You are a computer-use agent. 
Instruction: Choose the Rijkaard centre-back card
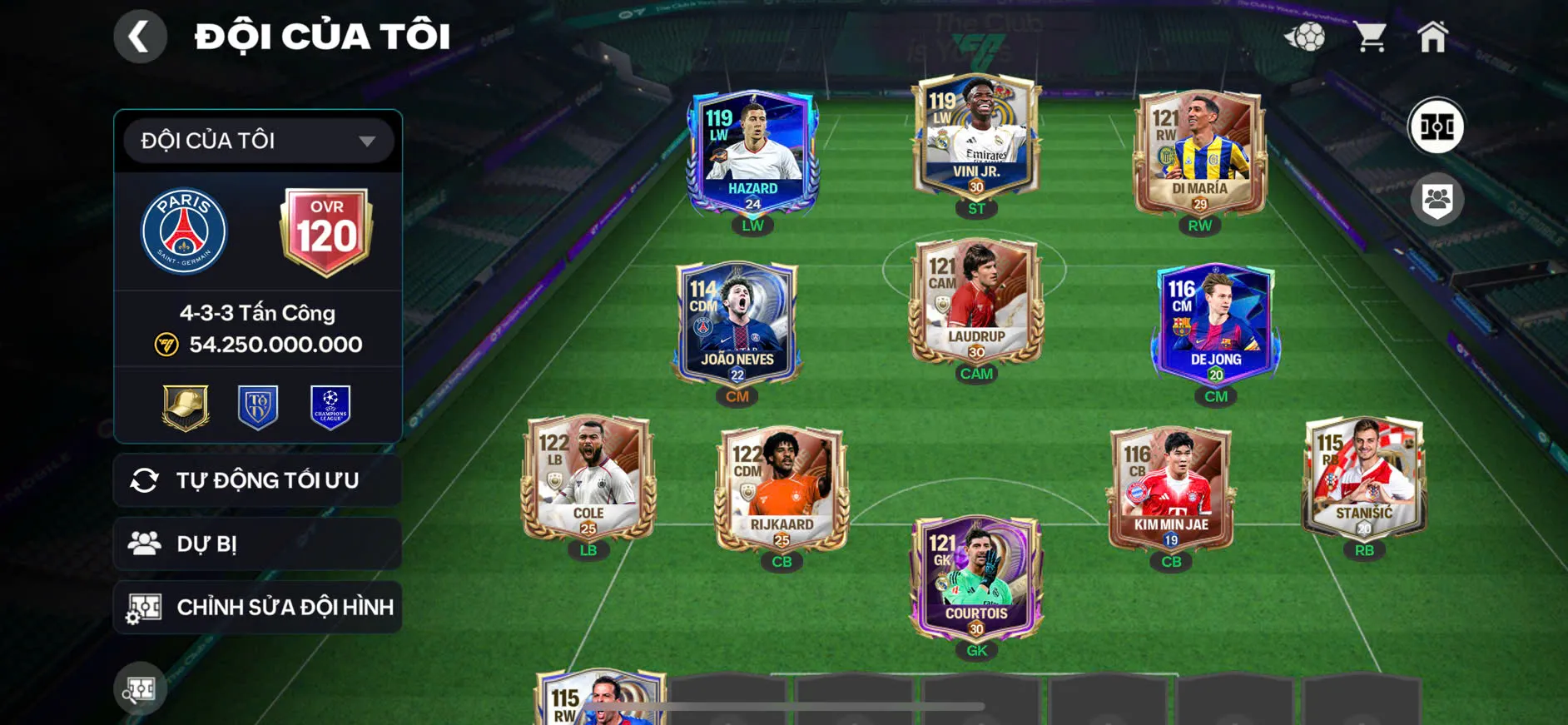(x=782, y=489)
